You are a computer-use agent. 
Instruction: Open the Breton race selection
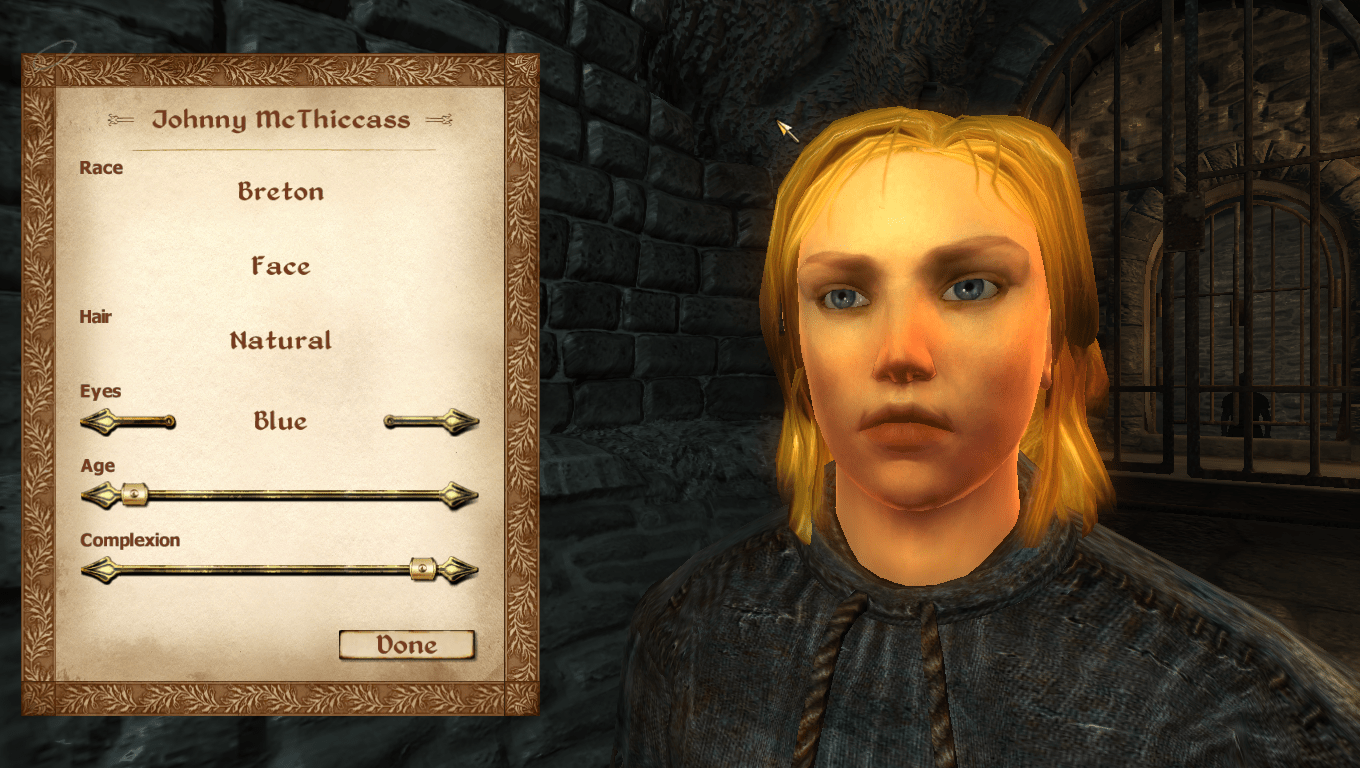click(x=280, y=191)
